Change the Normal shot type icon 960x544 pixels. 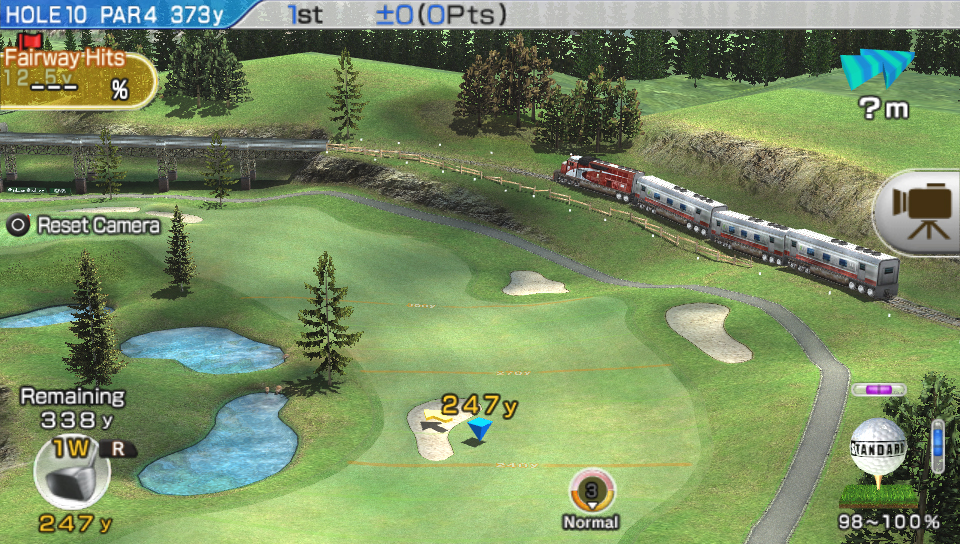[x=591, y=491]
